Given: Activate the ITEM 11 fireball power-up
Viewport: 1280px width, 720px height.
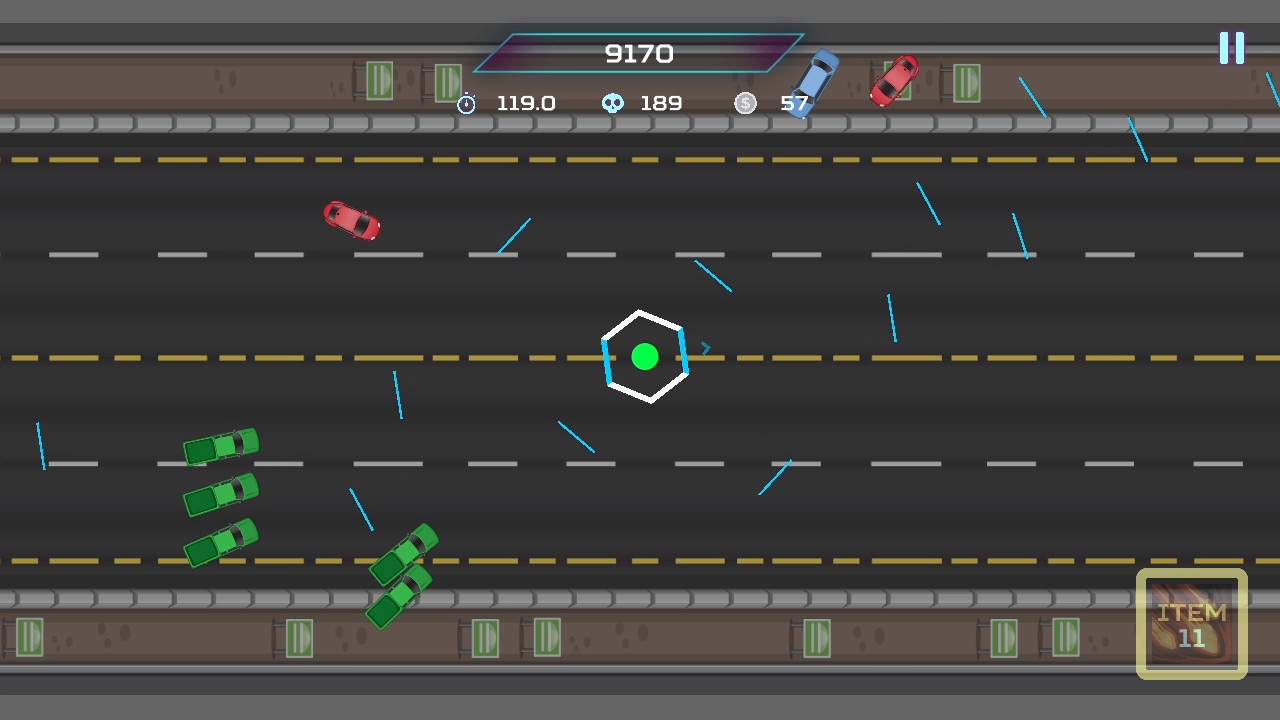Looking at the screenshot, I should point(1191,623).
